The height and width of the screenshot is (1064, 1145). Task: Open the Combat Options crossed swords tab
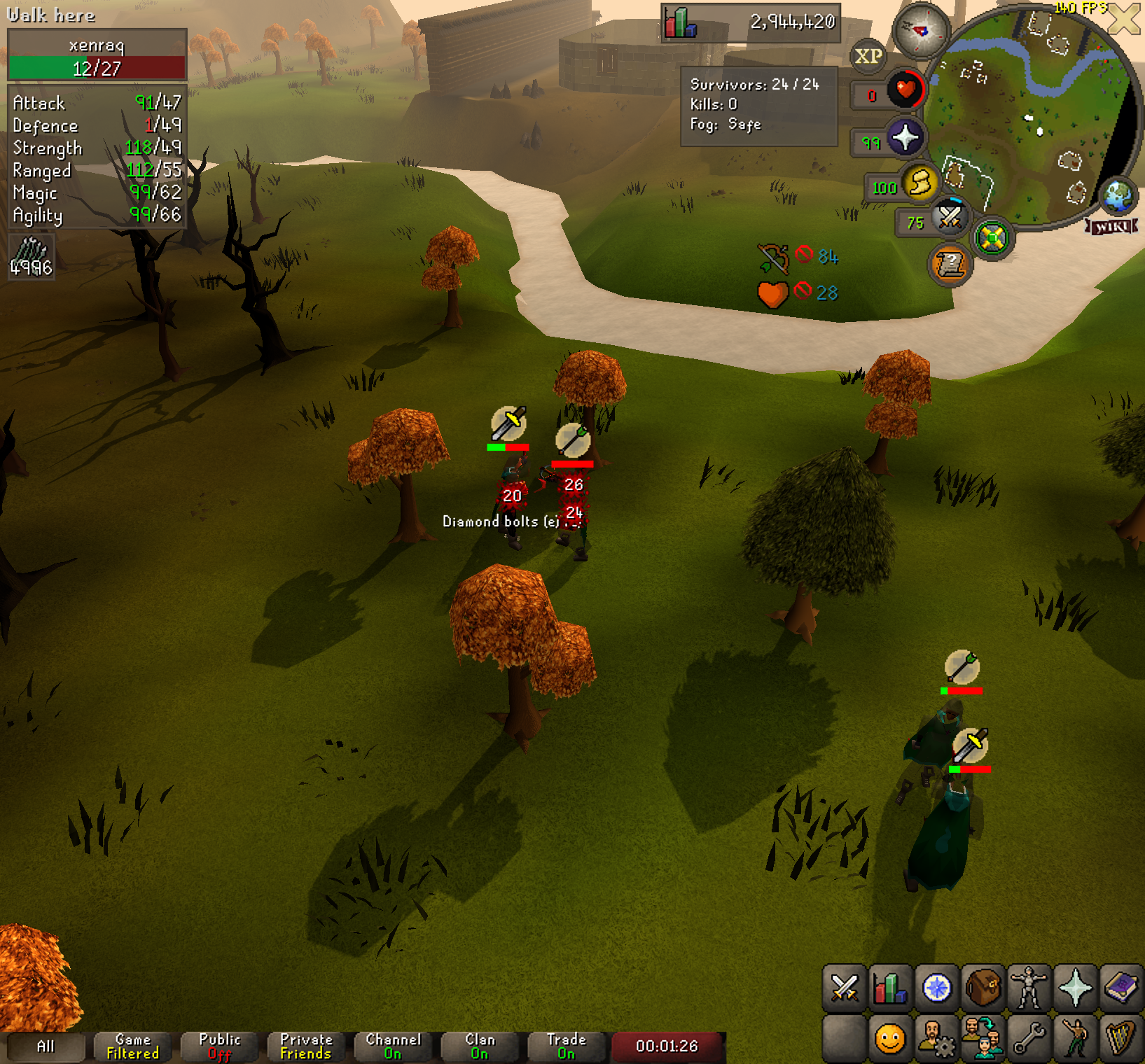pos(844,988)
